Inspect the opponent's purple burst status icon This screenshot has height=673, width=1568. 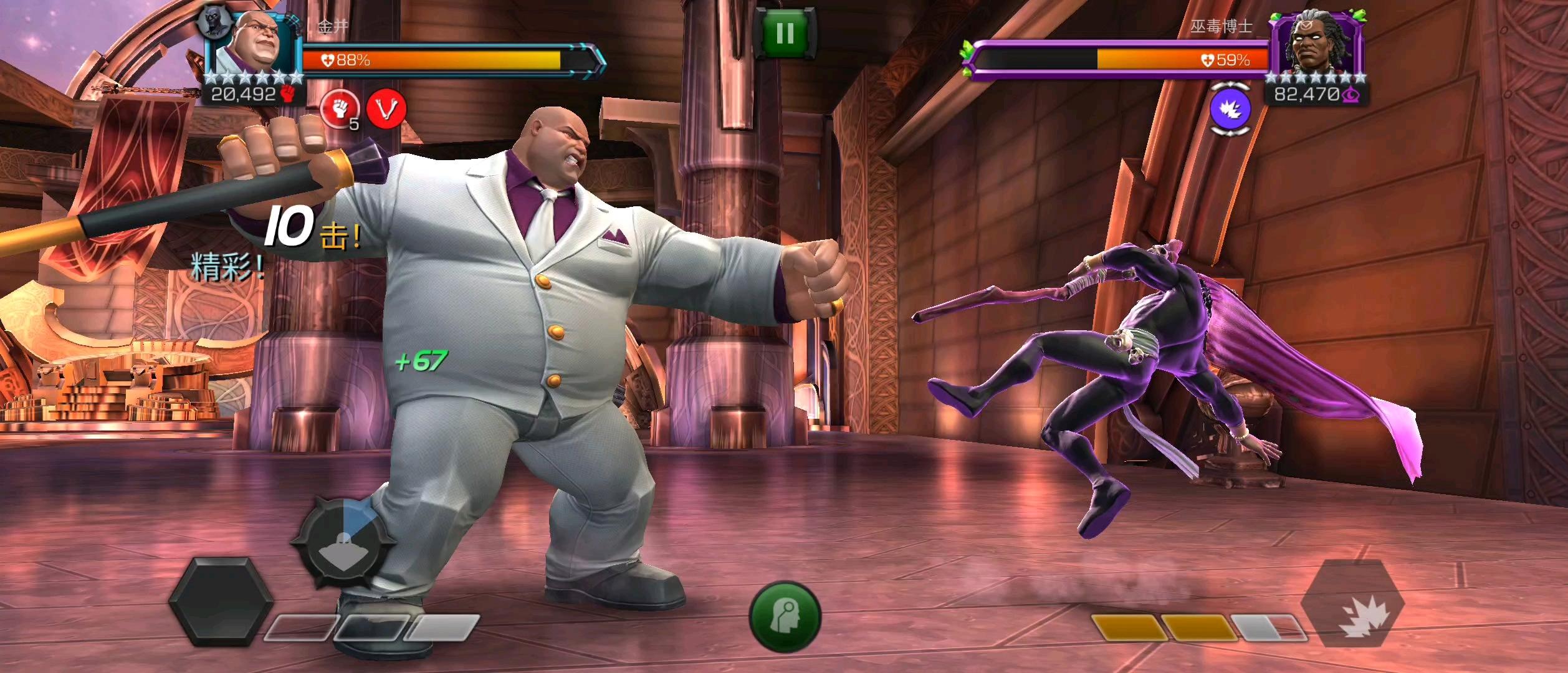click(1230, 109)
